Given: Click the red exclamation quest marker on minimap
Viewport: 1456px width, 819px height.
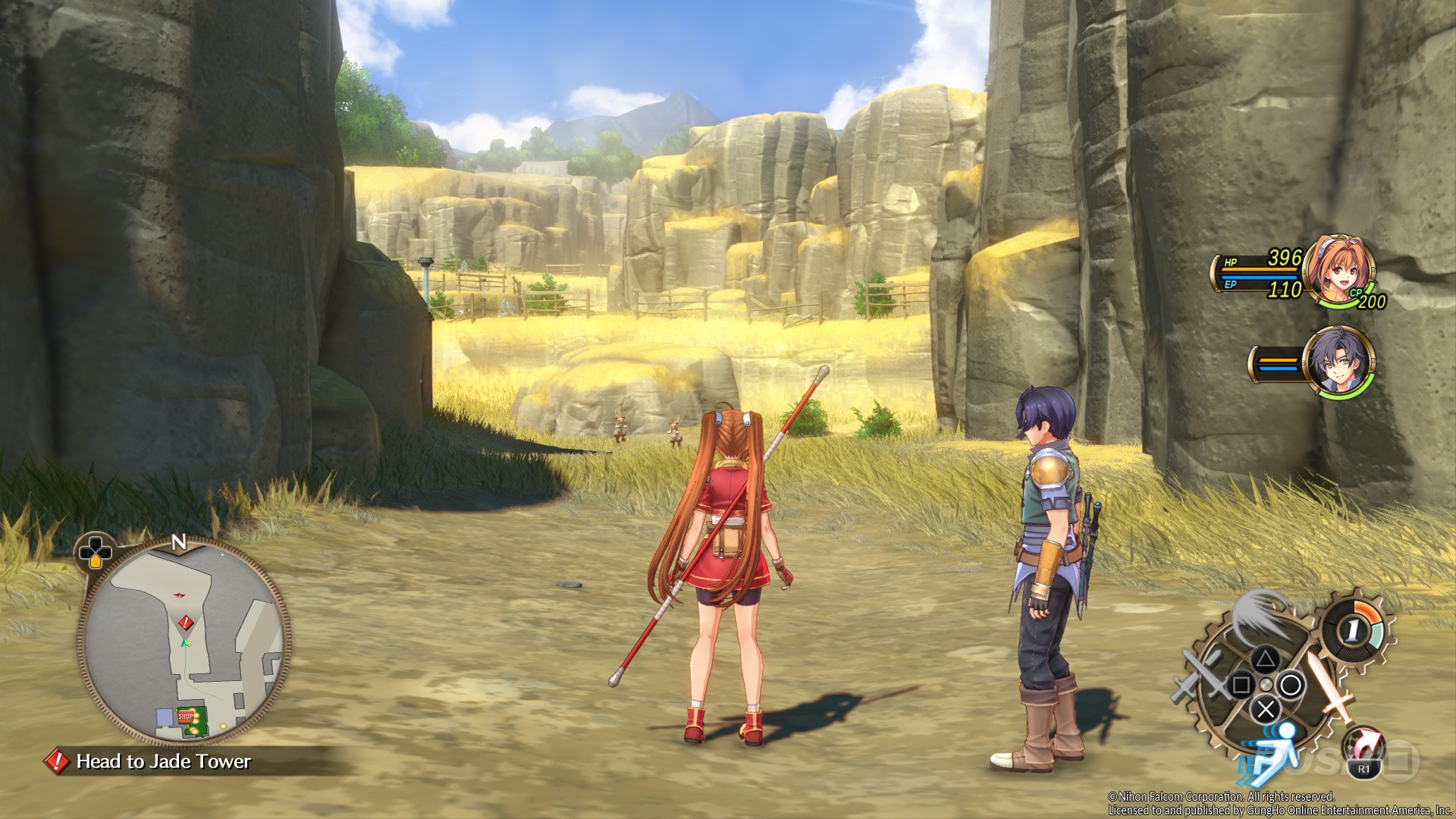Looking at the screenshot, I should tap(185, 623).
